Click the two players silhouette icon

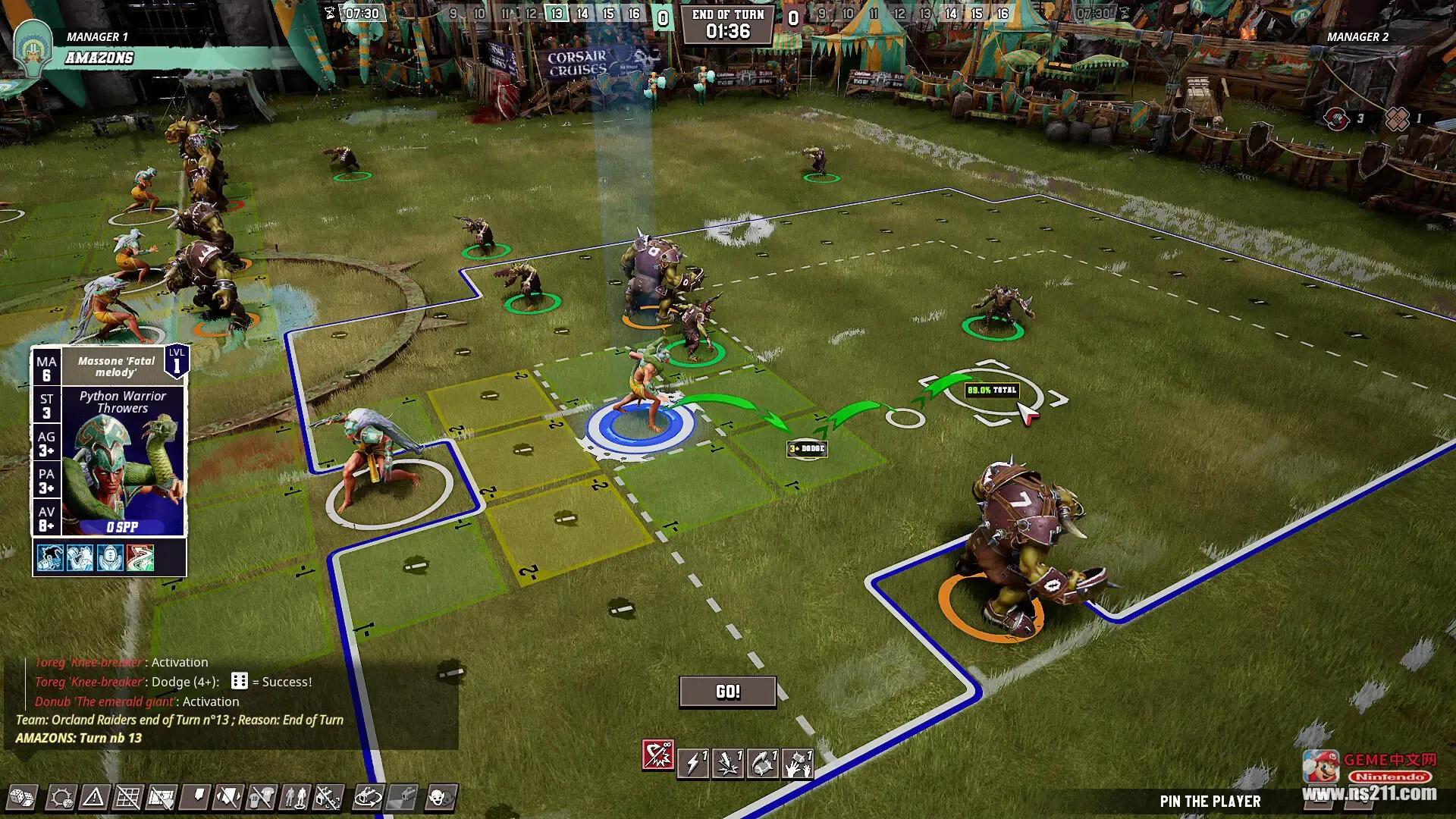pos(295,798)
